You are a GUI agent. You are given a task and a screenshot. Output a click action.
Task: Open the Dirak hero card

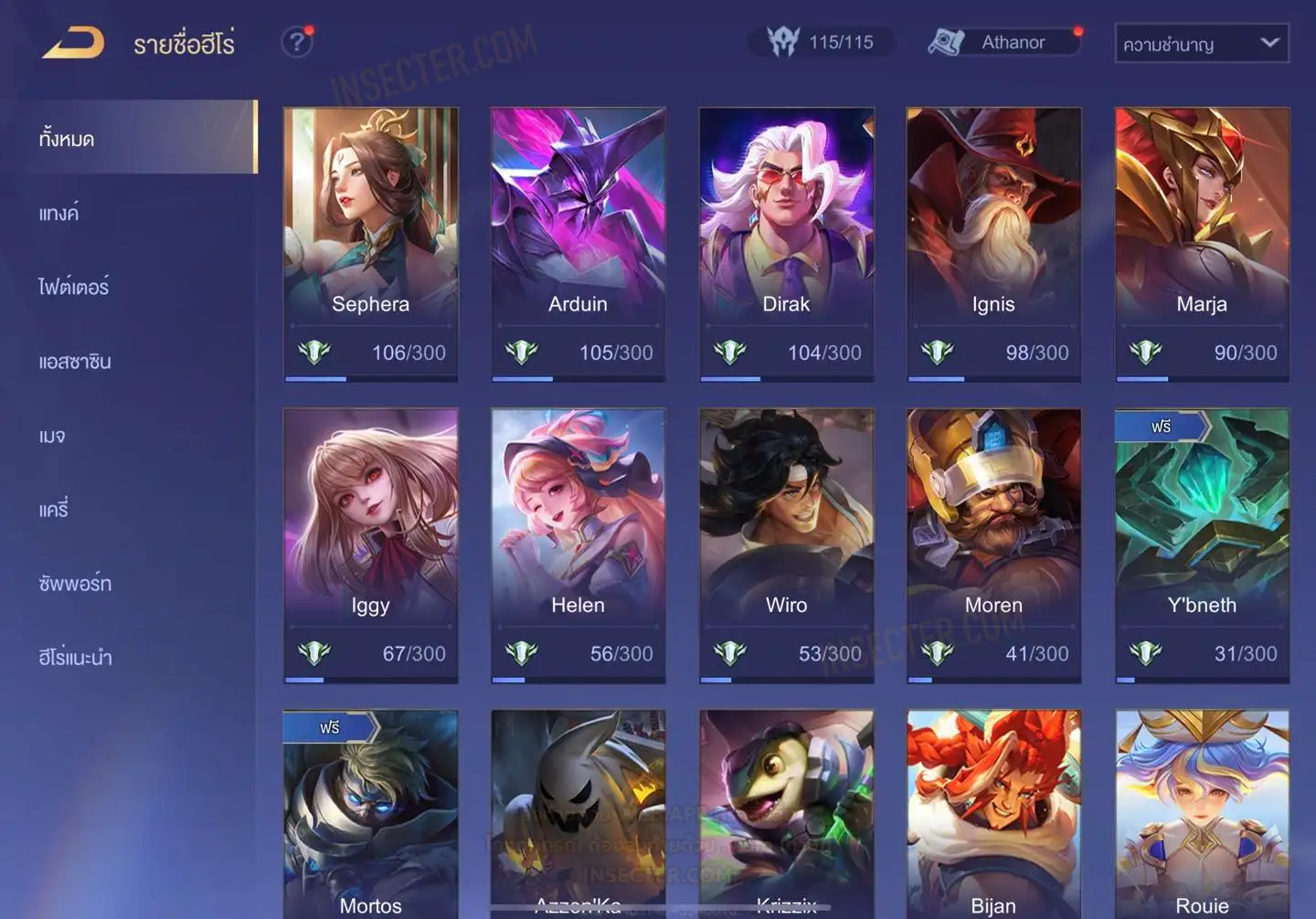coord(786,243)
